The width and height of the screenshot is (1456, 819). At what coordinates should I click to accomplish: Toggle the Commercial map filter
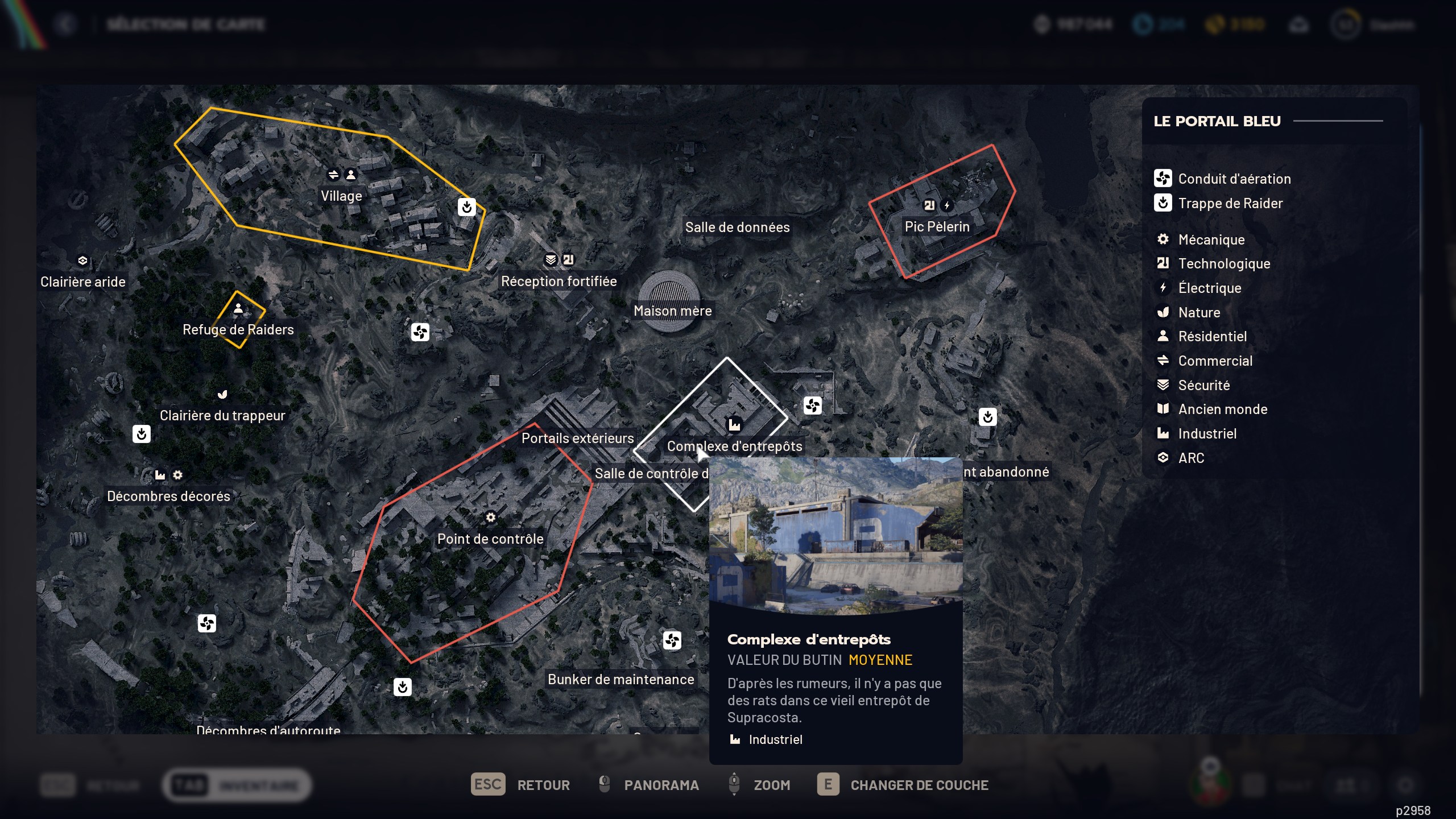click(x=1164, y=361)
